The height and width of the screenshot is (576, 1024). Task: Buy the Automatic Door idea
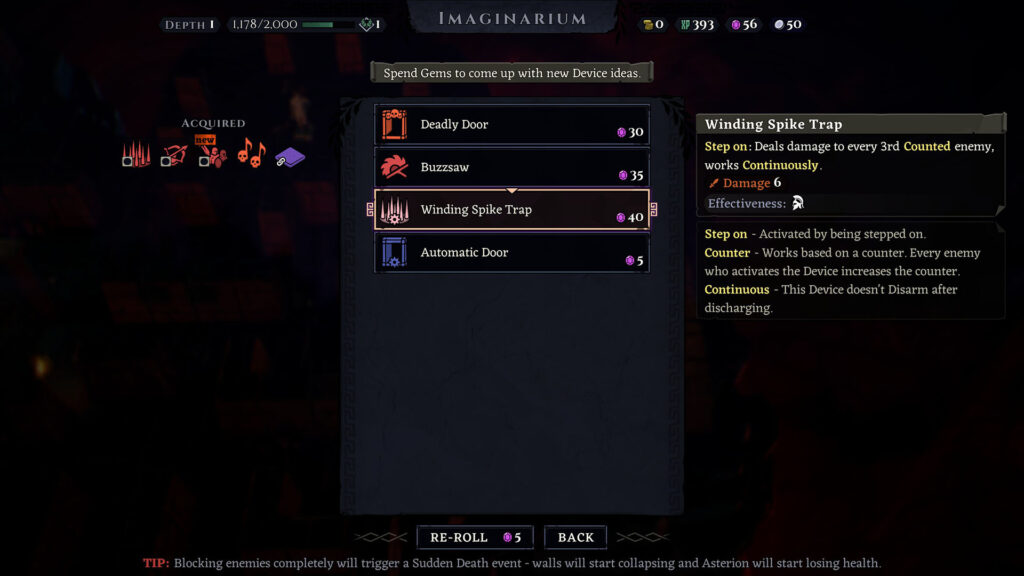click(x=511, y=253)
